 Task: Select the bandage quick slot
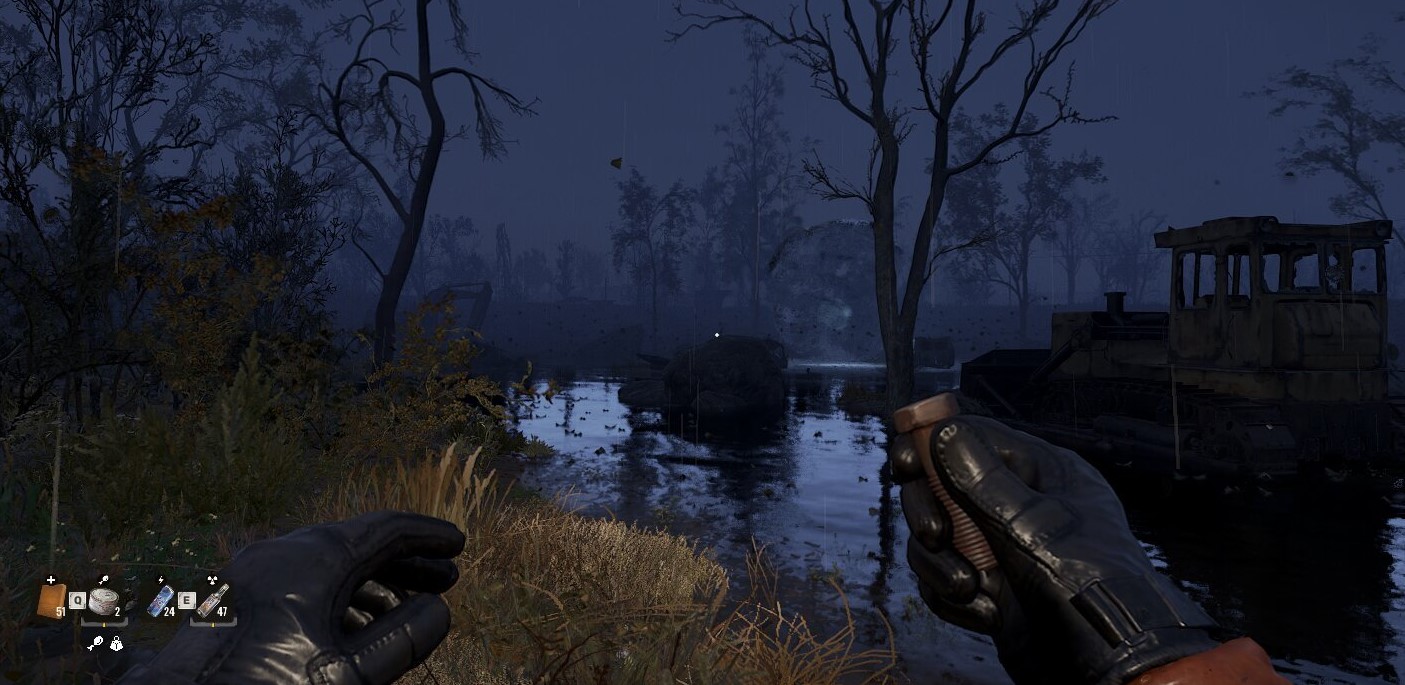point(50,600)
